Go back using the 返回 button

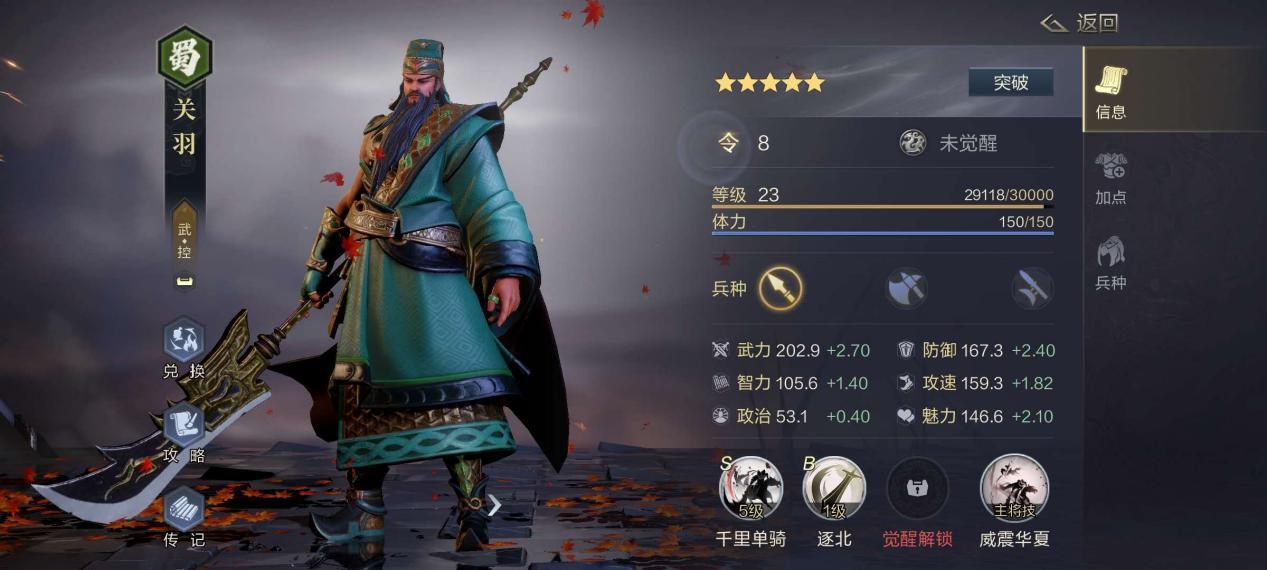pyautogui.click(x=1080, y=23)
